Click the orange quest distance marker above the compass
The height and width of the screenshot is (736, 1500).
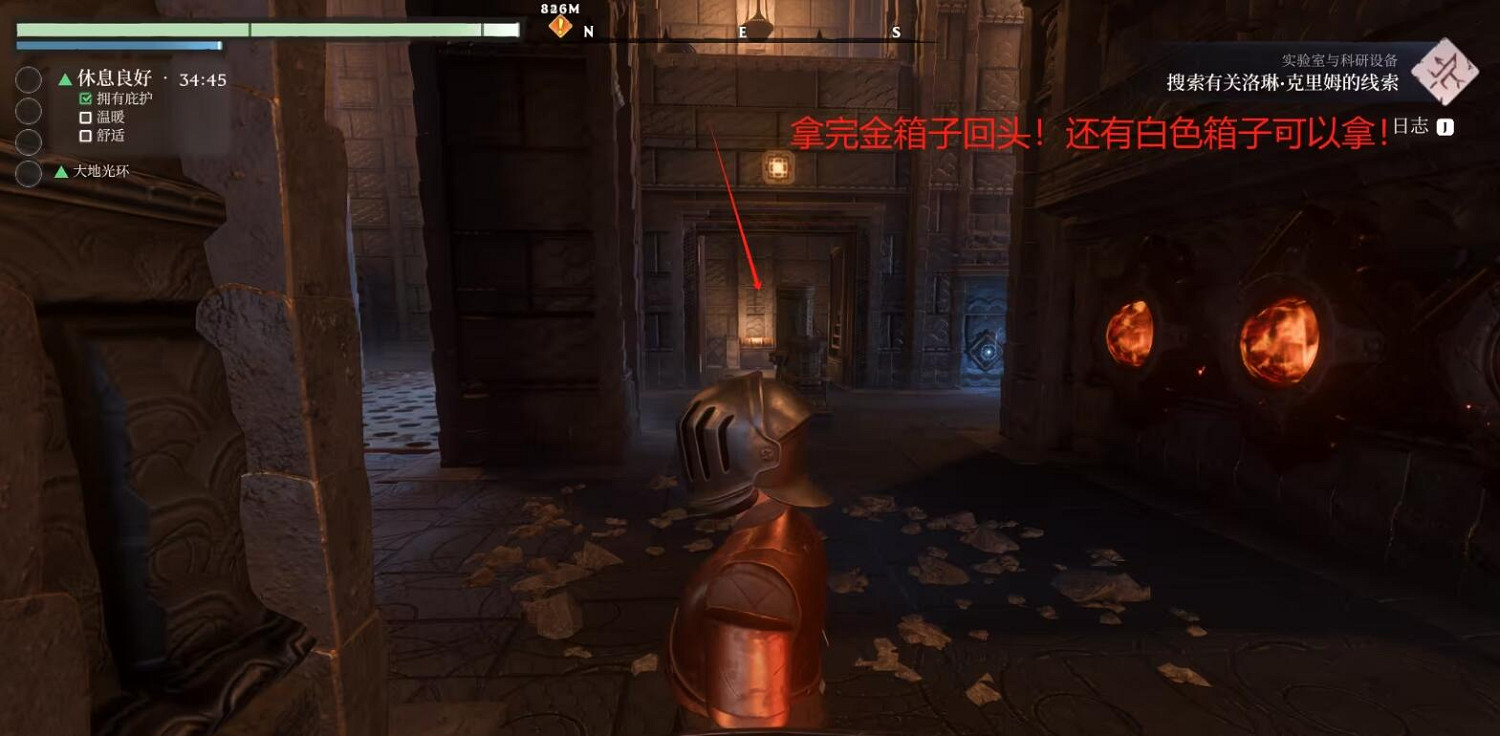559,27
